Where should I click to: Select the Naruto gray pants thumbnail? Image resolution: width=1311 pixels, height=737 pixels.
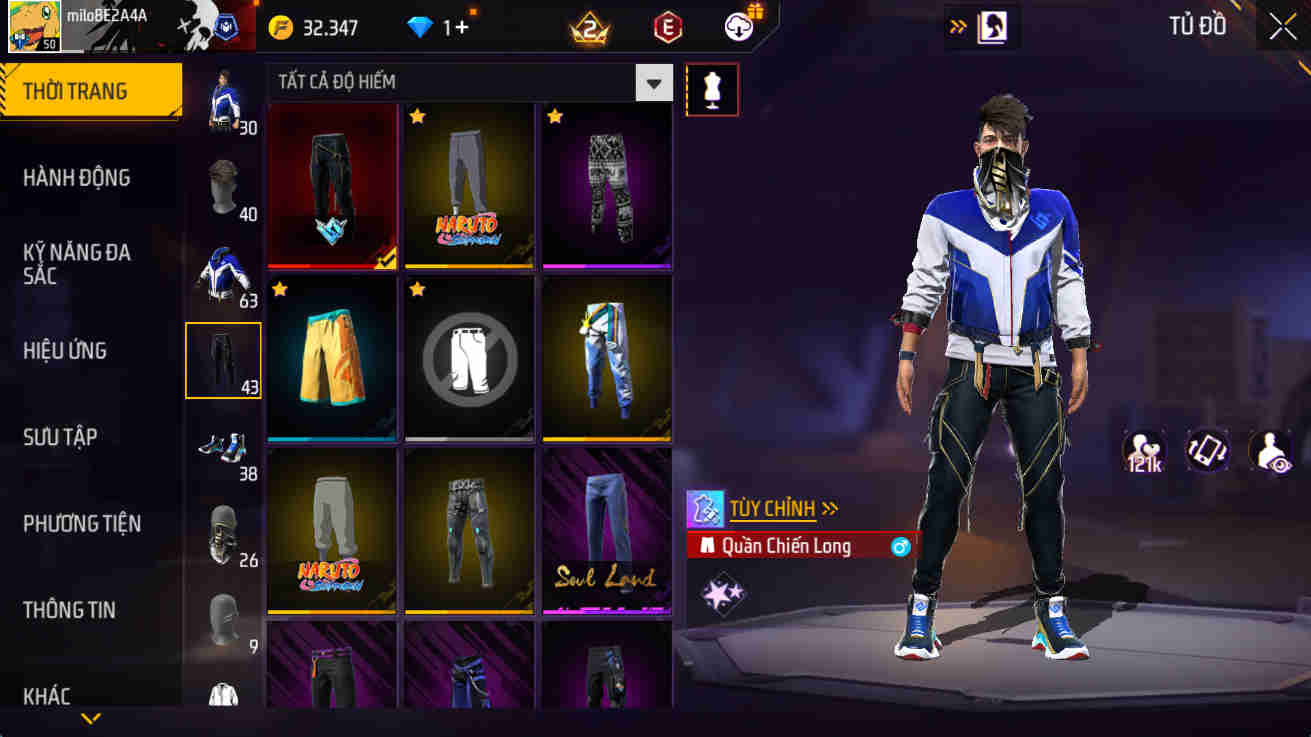click(469, 186)
